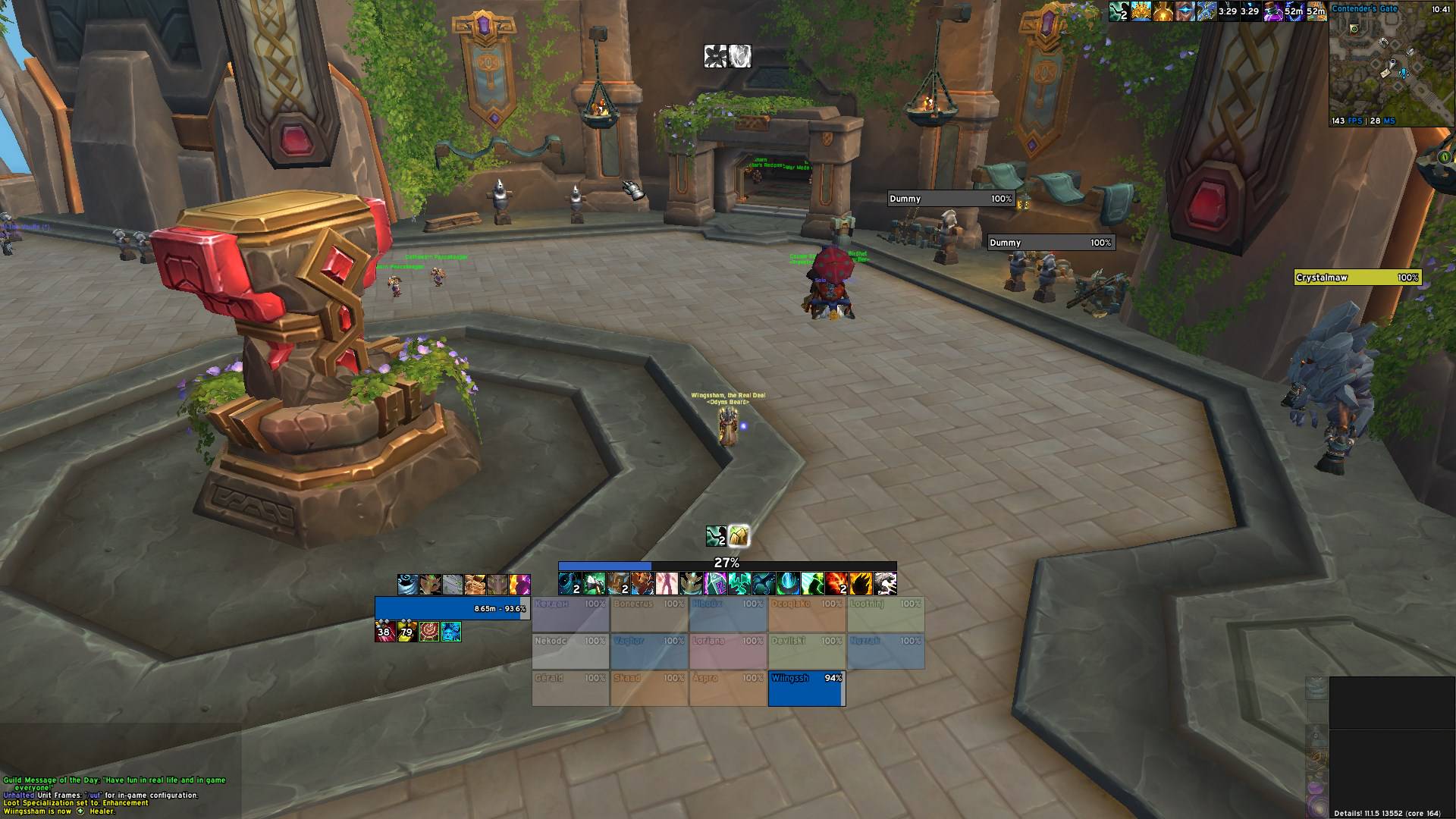Use the white wolf ability icon
This screenshot has width=1456, height=819.
[x=886, y=584]
